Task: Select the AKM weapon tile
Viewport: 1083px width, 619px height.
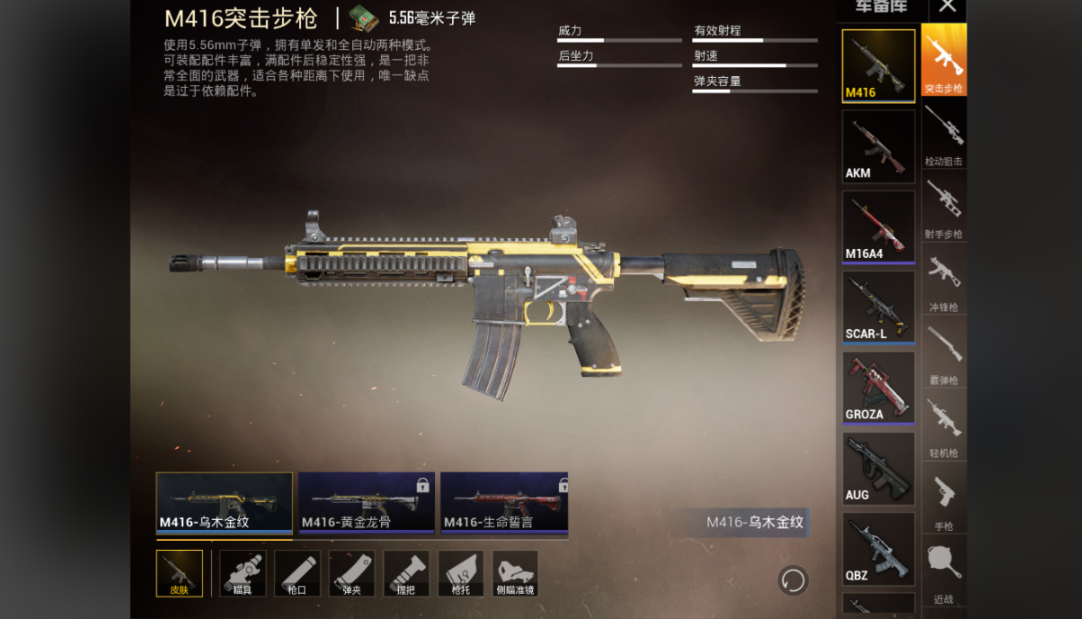Action: (x=878, y=146)
